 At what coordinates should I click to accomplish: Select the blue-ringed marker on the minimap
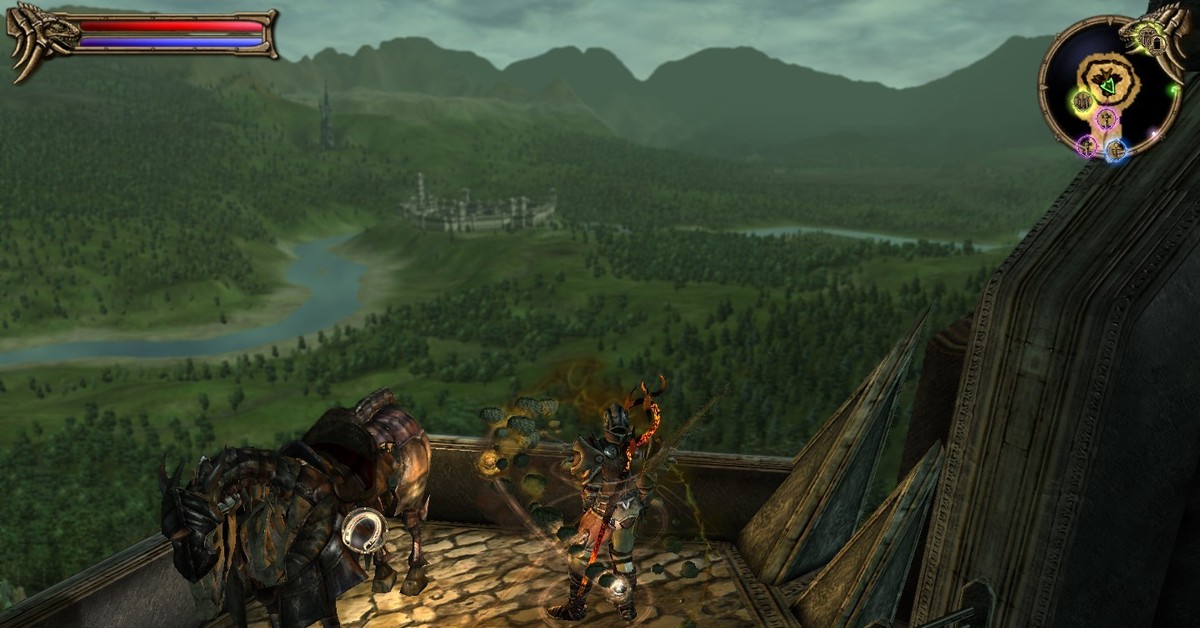[x=1116, y=149]
